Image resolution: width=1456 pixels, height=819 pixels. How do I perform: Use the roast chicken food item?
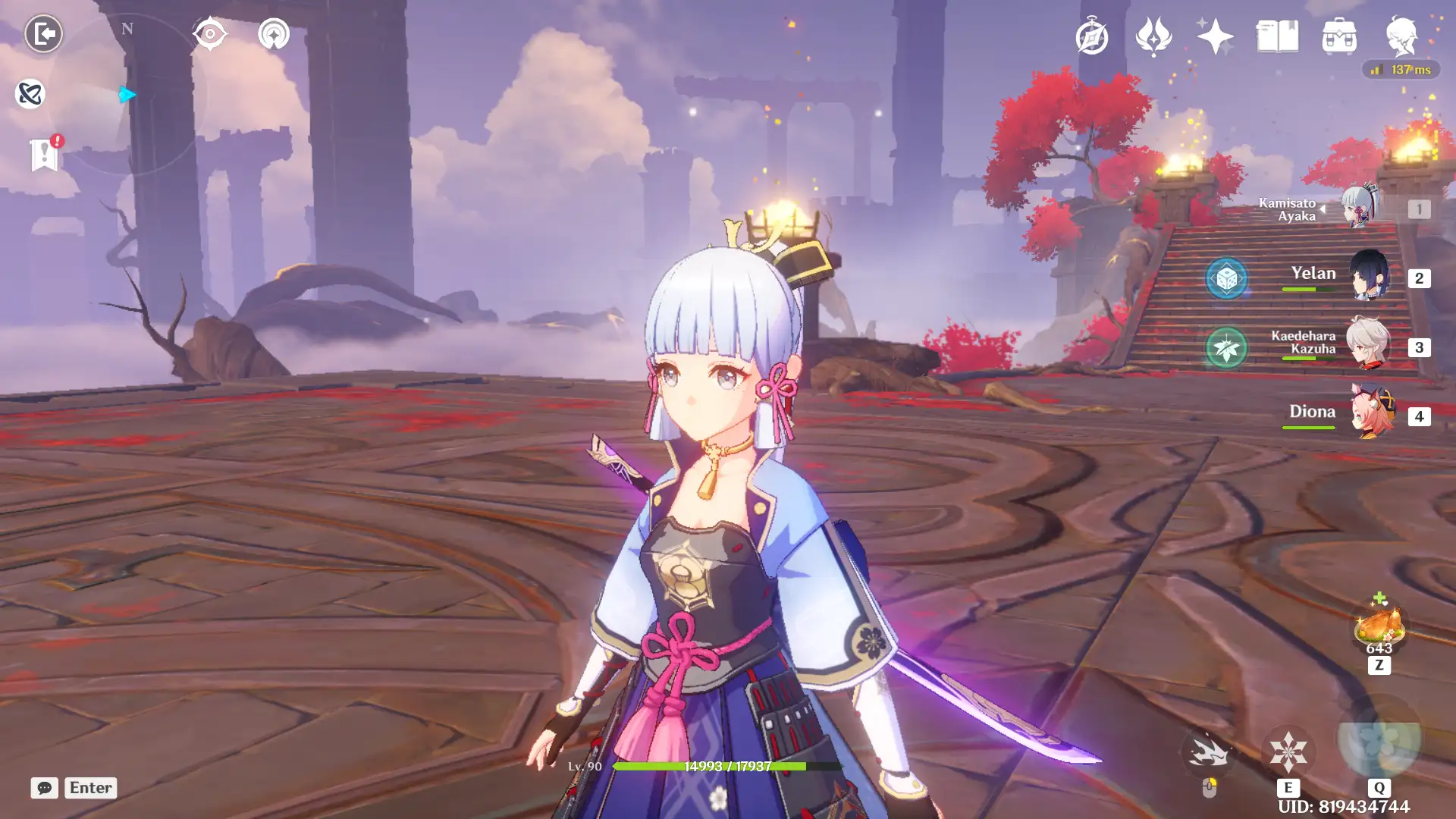click(x=1379, y=626)
